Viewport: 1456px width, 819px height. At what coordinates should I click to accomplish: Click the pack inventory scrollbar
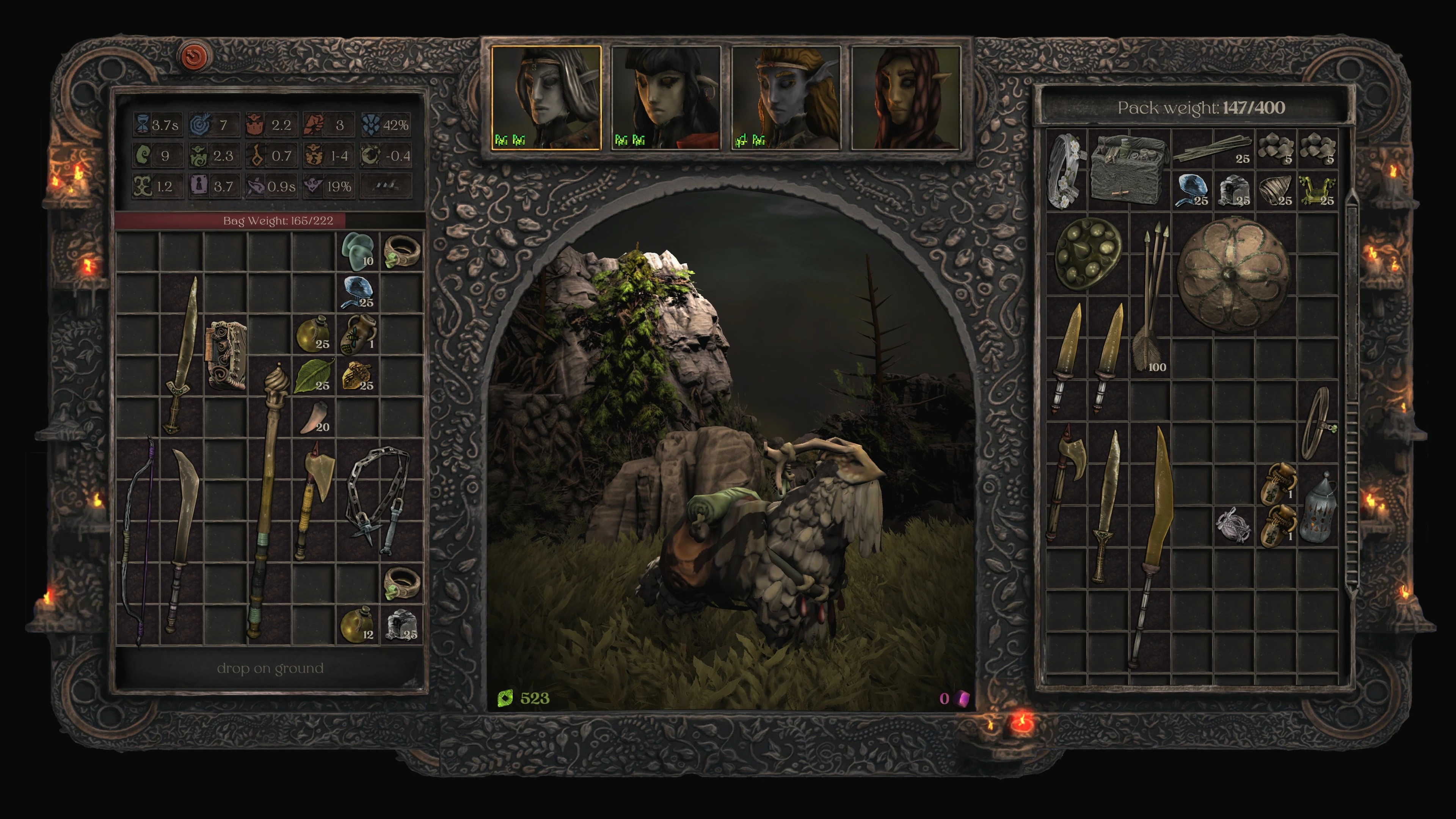click(x=1350, y=395)
